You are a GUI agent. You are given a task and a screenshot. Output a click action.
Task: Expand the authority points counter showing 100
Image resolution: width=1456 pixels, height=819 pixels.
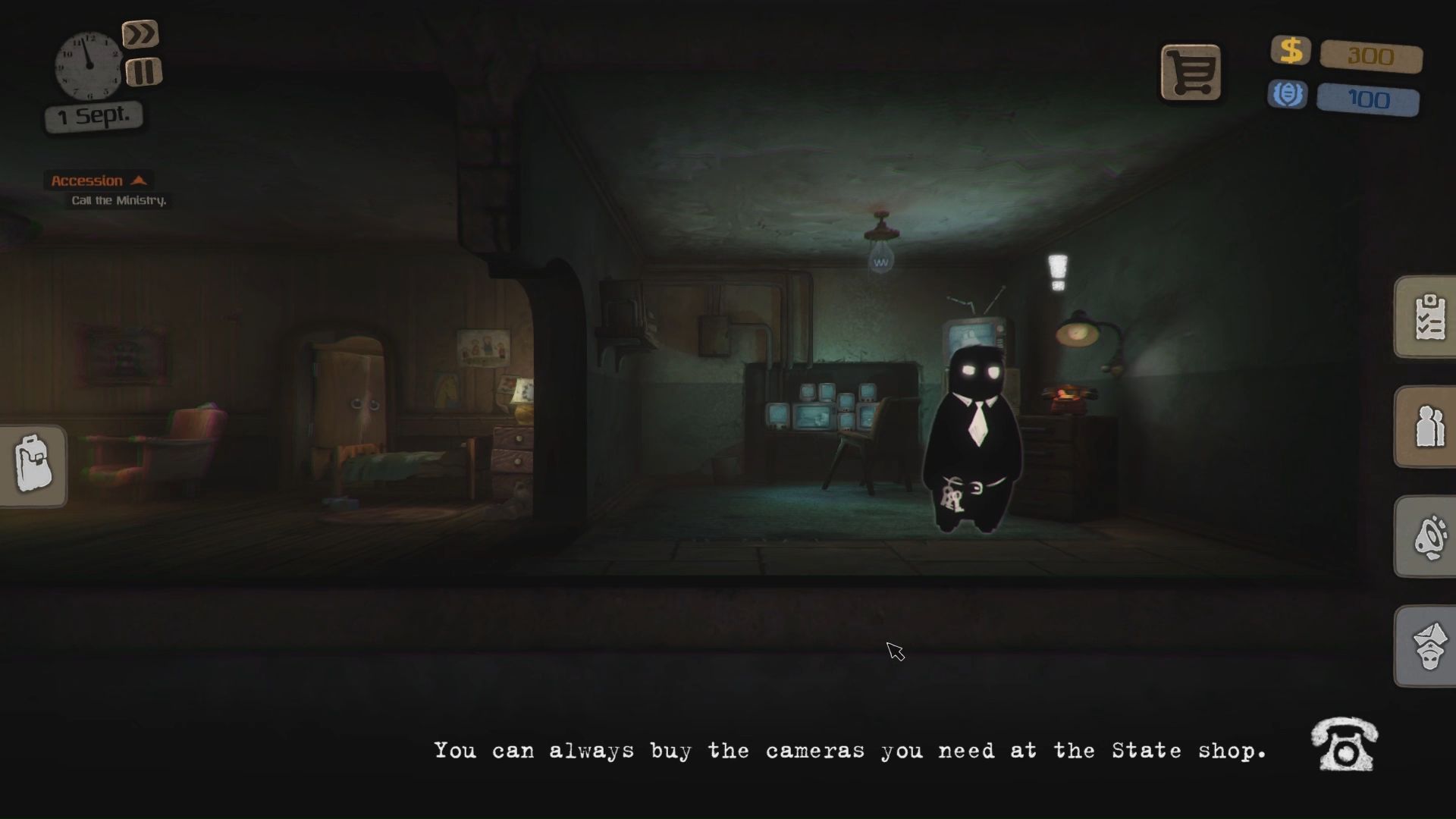(1368, 99)
